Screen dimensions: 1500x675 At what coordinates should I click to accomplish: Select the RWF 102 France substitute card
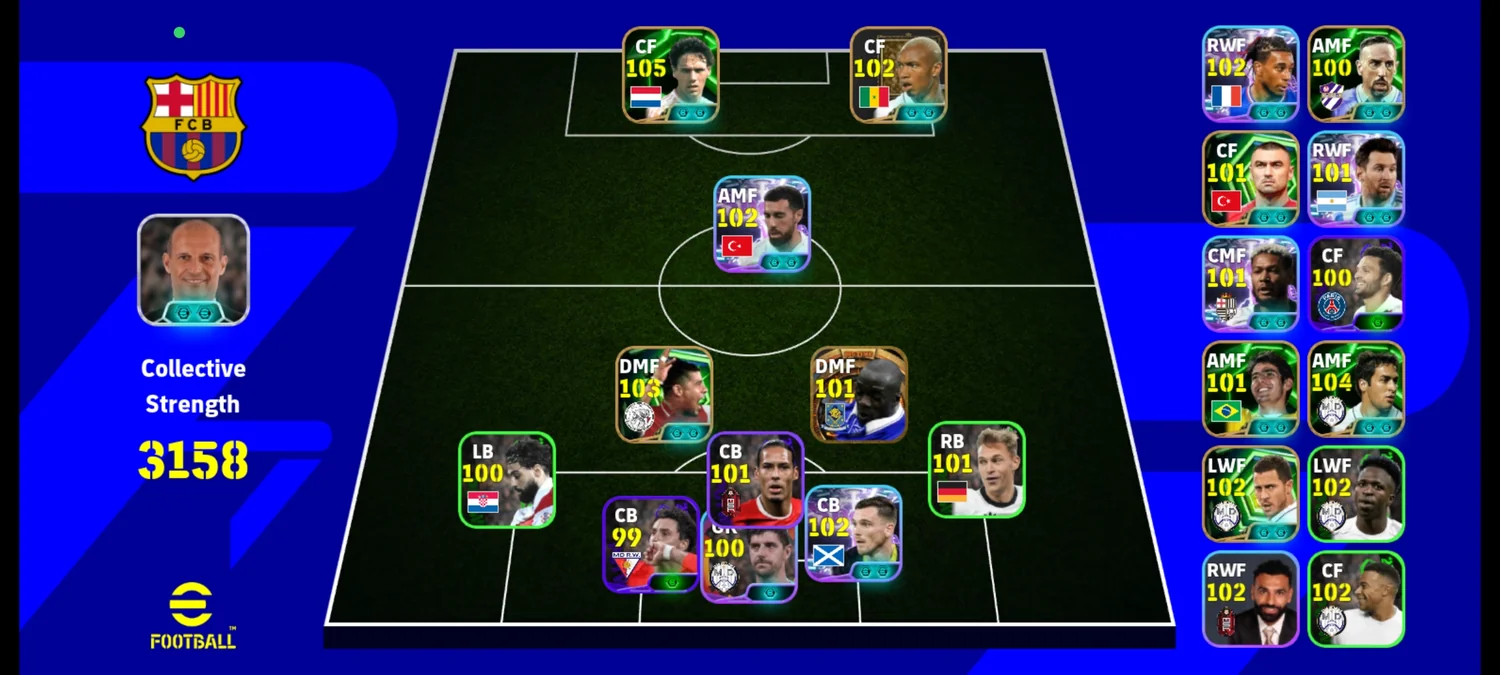pos(1250,74)
